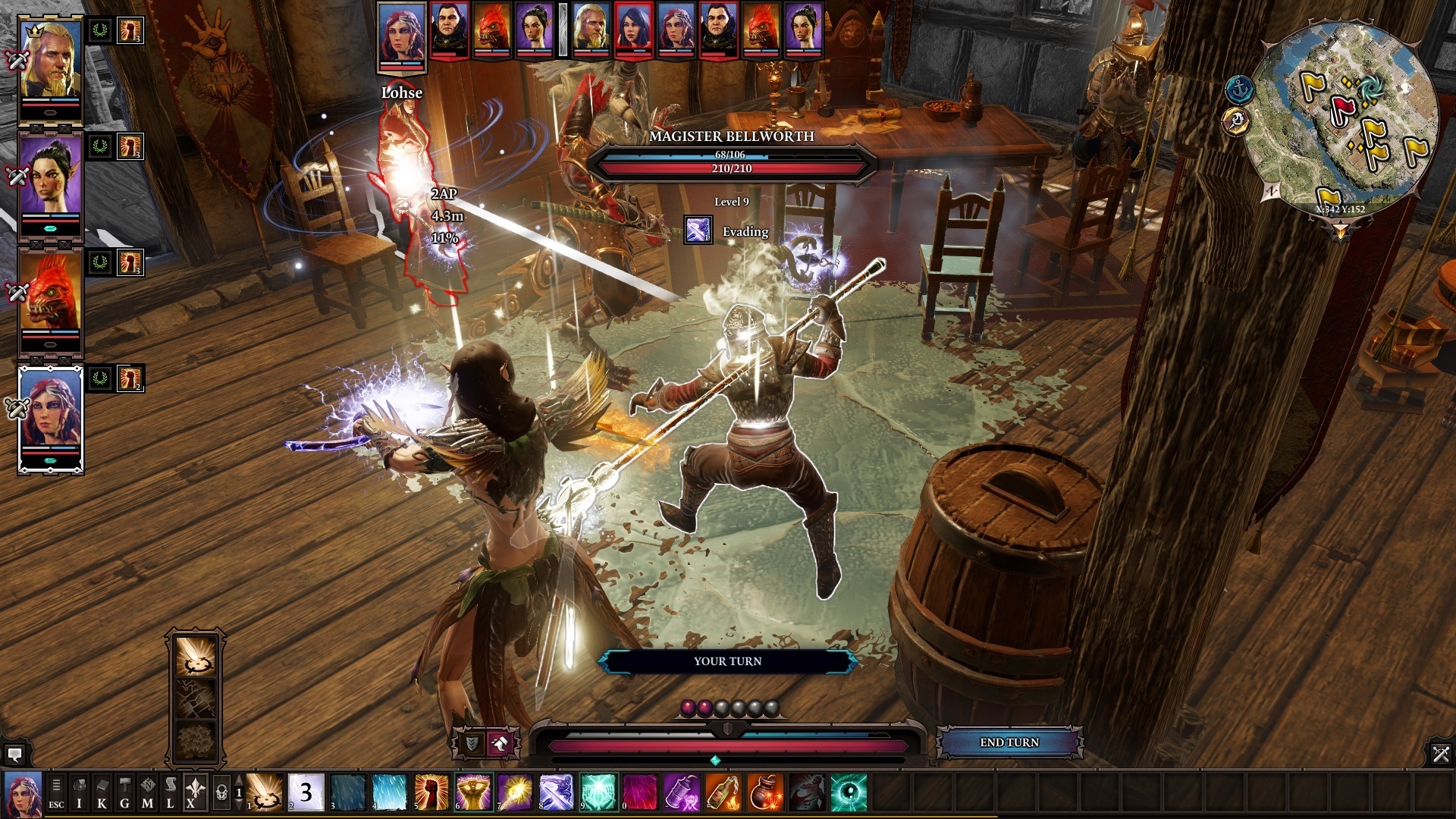Viewport: 1456px width, 819px height.
Task: Expand the combat log via the speech bubble
Action: click(x=17, y=755)
